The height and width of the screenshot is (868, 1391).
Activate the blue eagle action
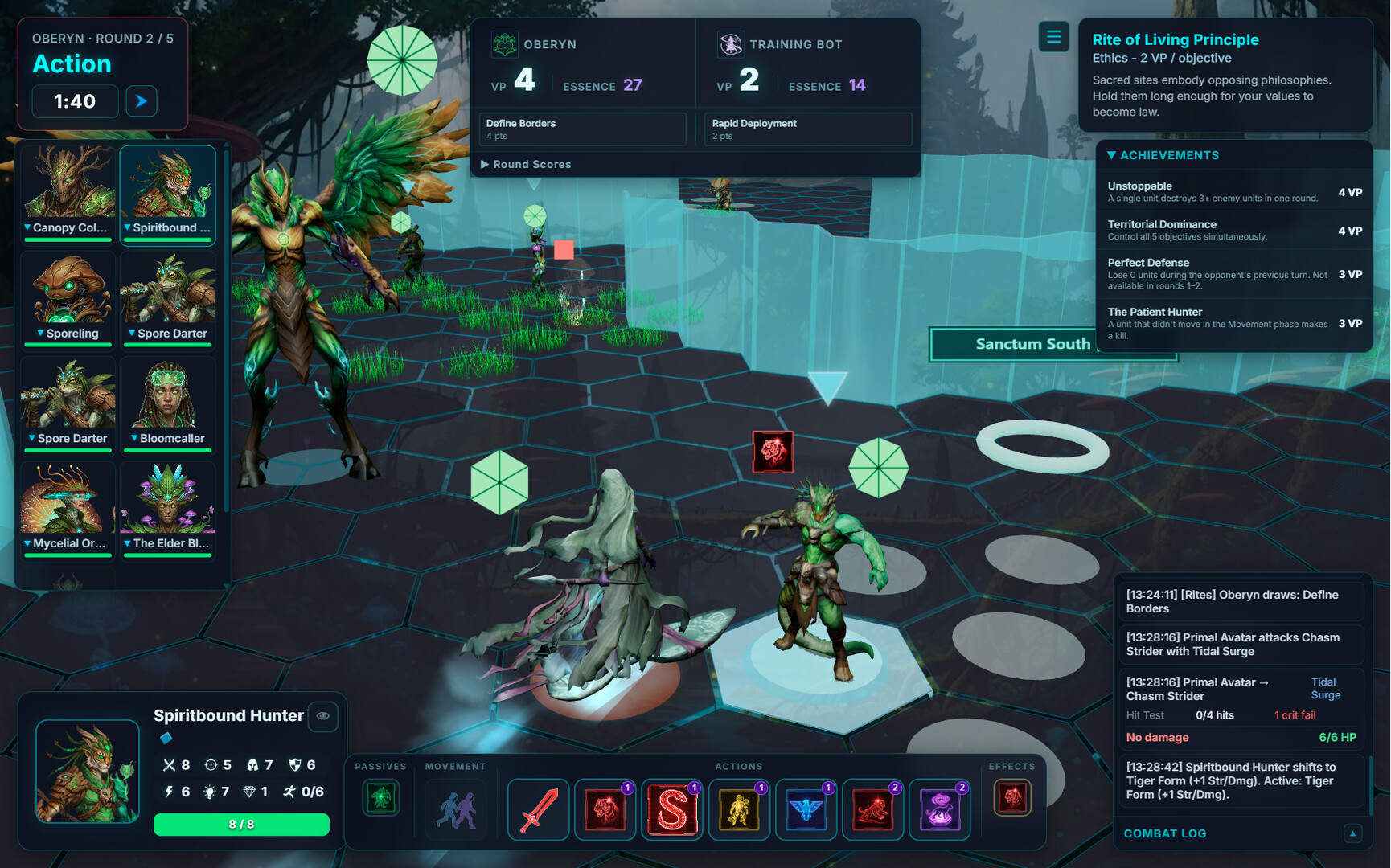point(806,809)
